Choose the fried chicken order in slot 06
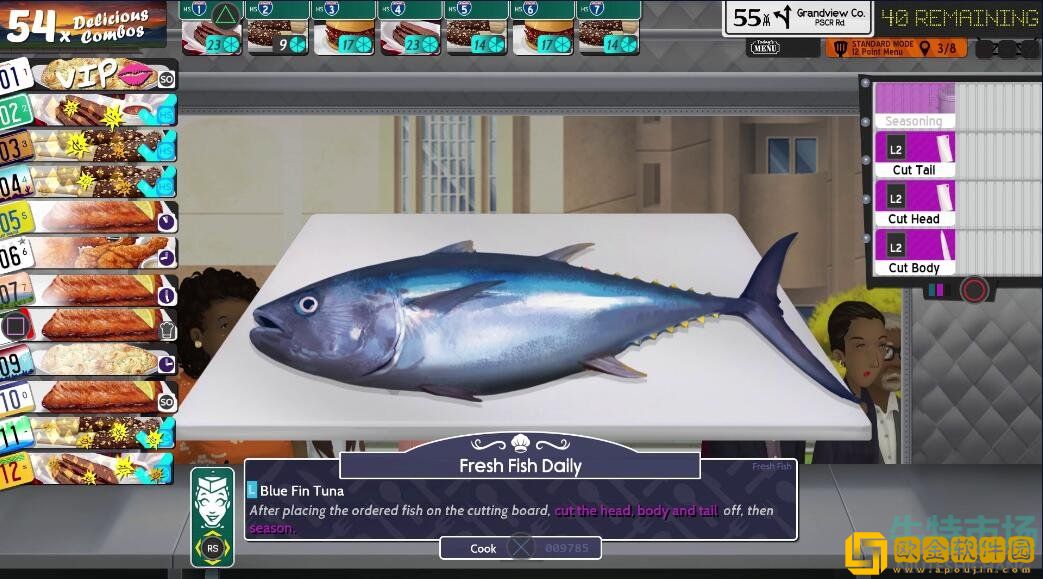Screen dimensions: 1043x579 pyautogui.click(x=90, y=253)
